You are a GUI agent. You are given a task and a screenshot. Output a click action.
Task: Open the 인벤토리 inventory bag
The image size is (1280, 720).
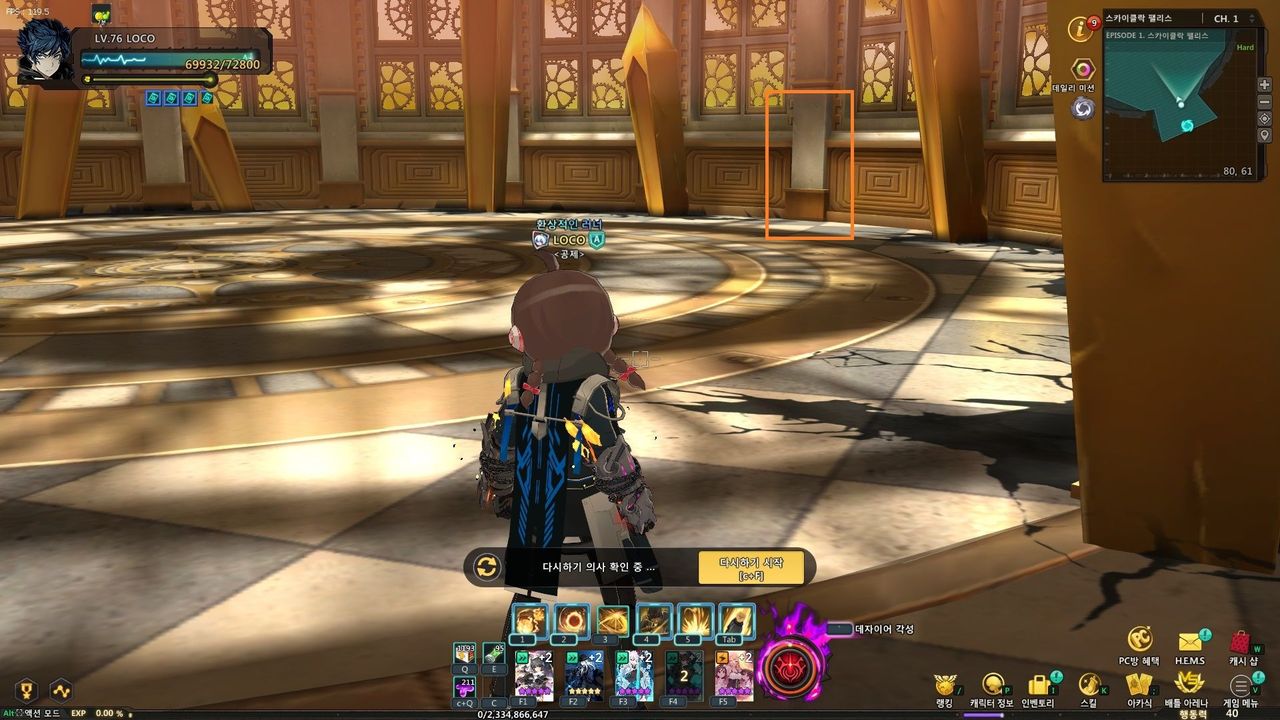click(x=1040, y=685)
